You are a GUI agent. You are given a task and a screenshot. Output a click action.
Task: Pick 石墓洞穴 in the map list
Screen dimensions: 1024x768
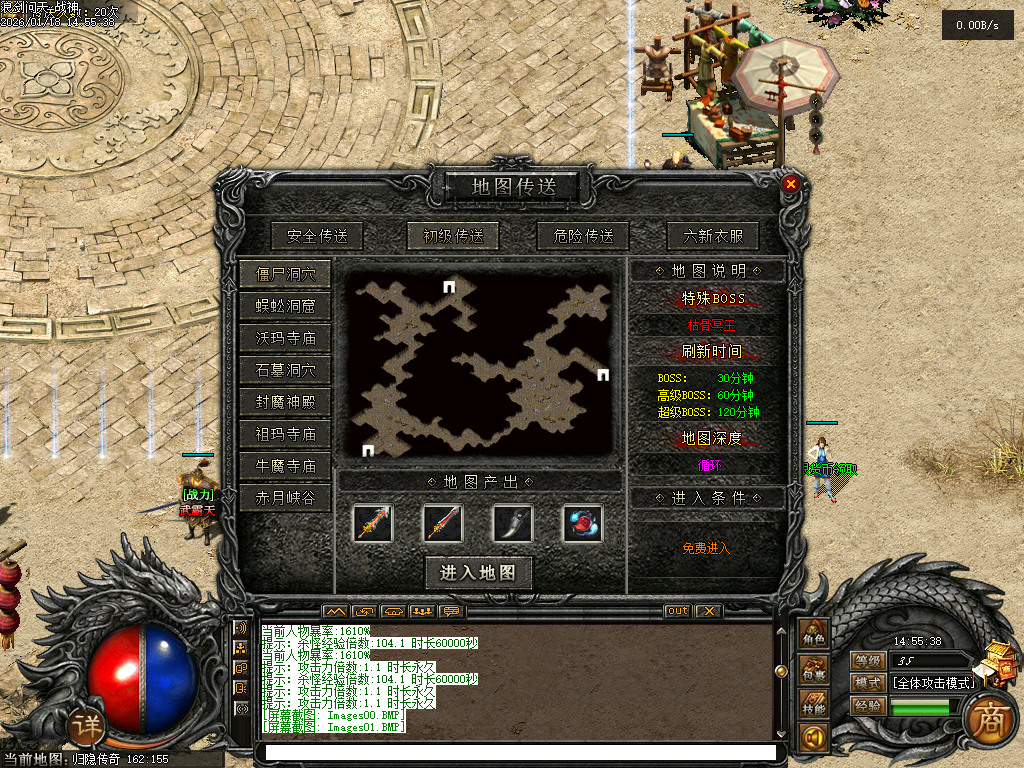285,370
